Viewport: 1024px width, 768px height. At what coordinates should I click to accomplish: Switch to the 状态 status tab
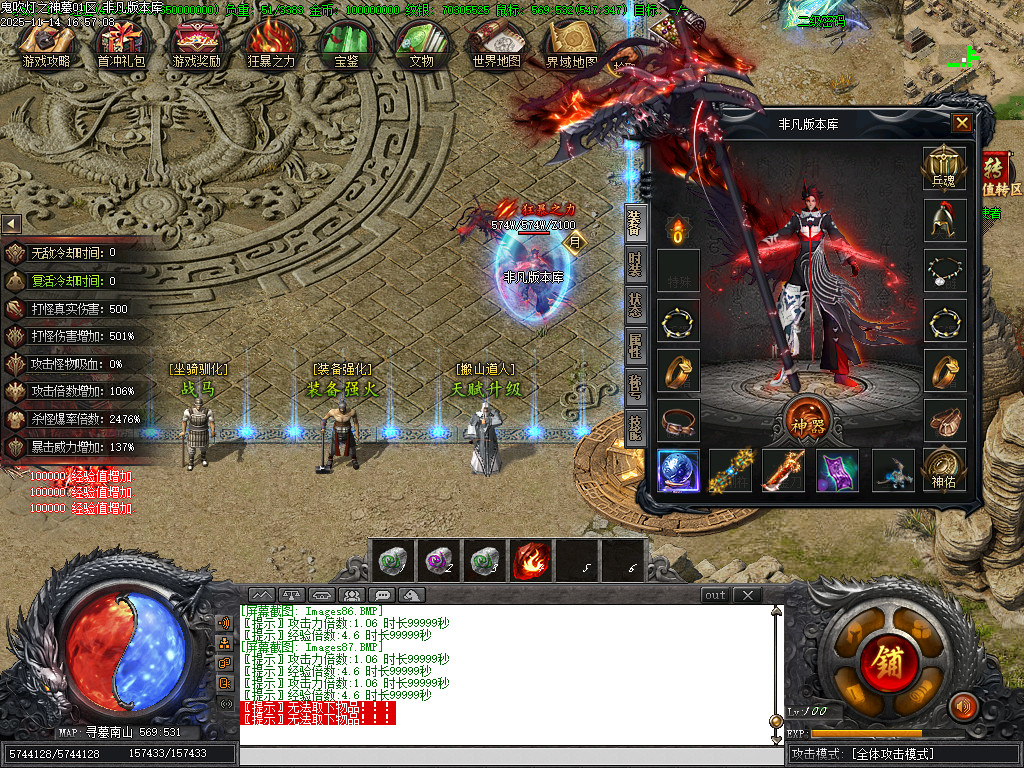click(635, 307)
